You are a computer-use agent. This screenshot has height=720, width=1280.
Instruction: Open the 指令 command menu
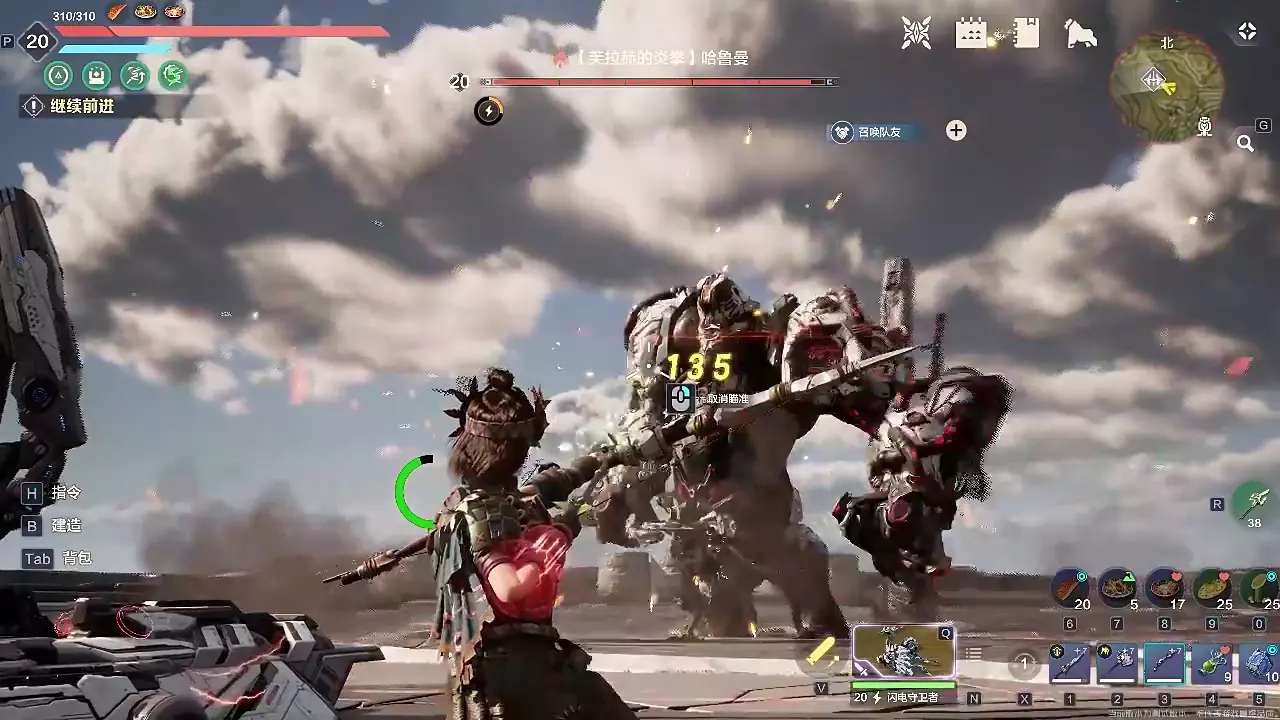[x=66, y=493]
